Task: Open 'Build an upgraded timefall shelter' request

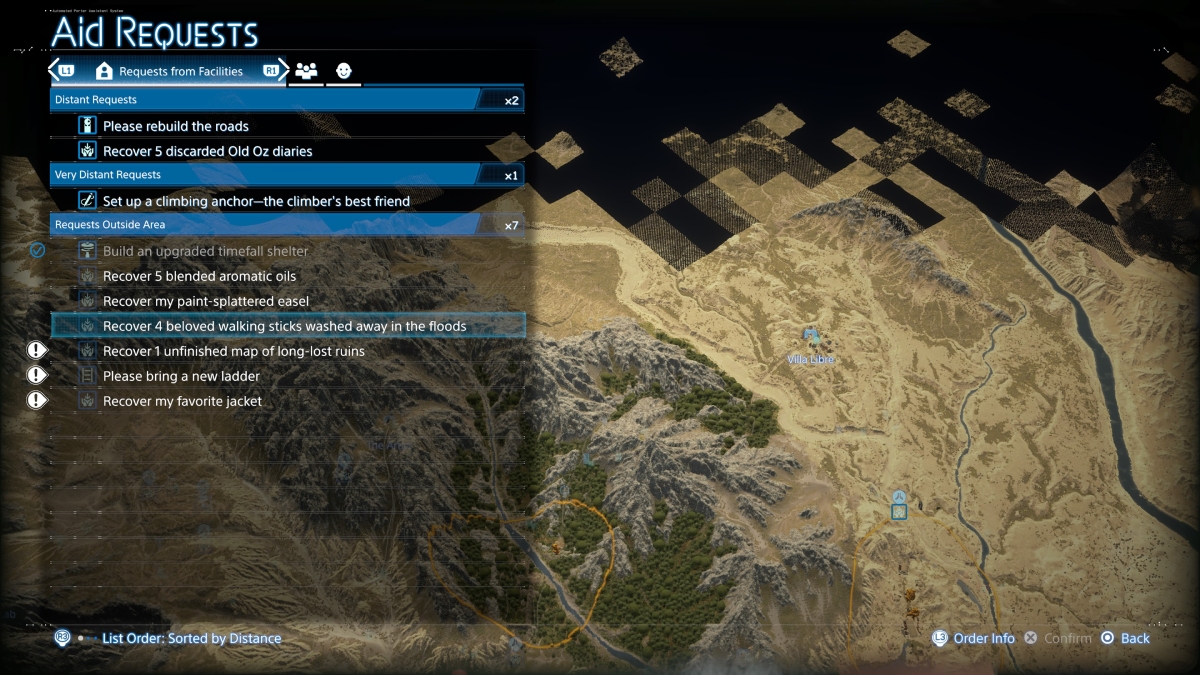Action: pos(205,251)
